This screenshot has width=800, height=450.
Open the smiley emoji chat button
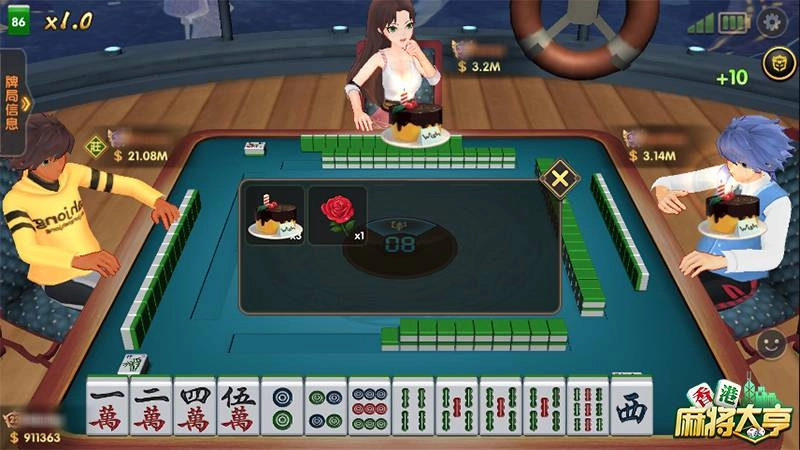(x=771, y=345)
